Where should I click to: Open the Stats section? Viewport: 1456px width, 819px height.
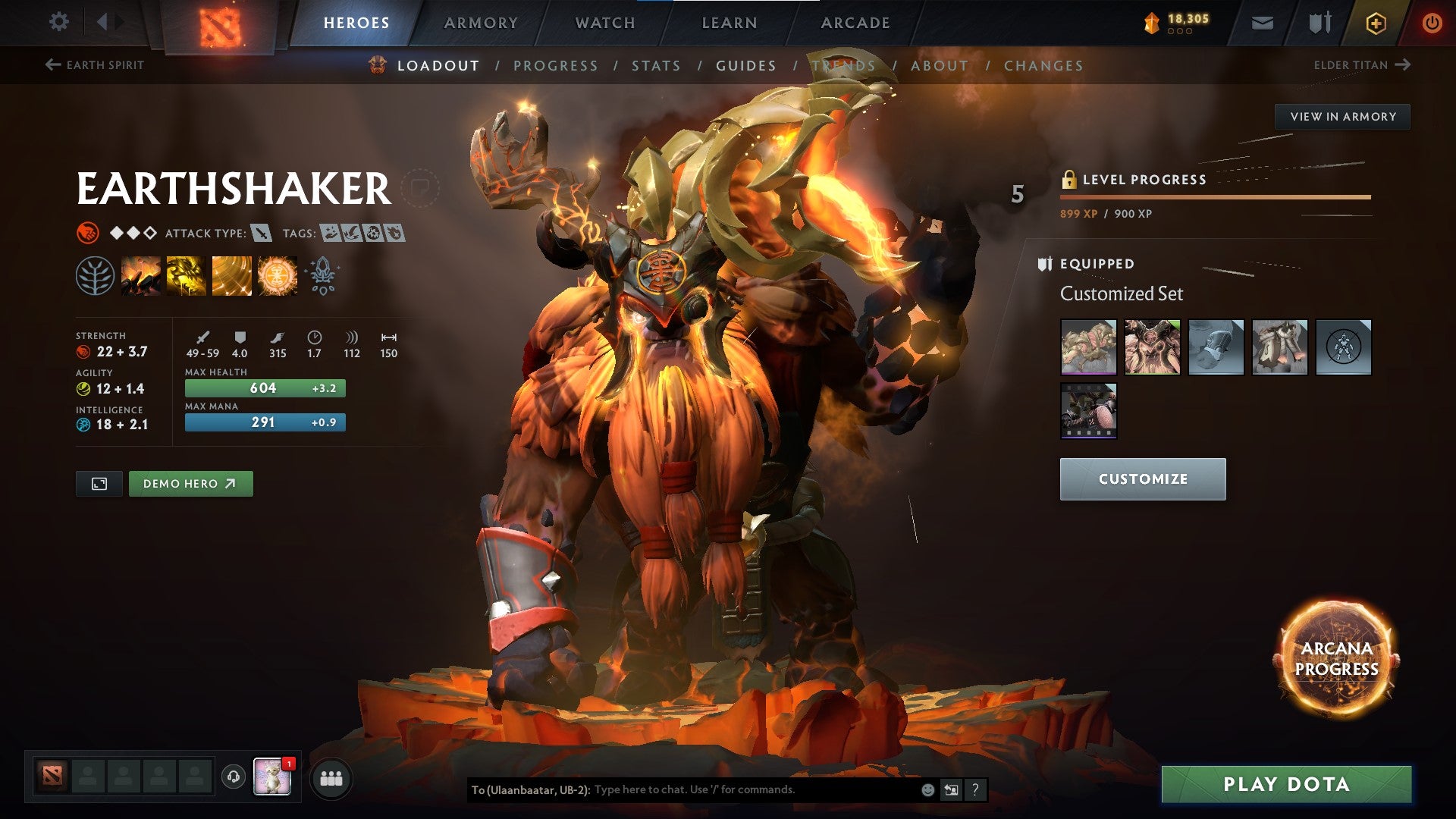(x=655, y=66)
